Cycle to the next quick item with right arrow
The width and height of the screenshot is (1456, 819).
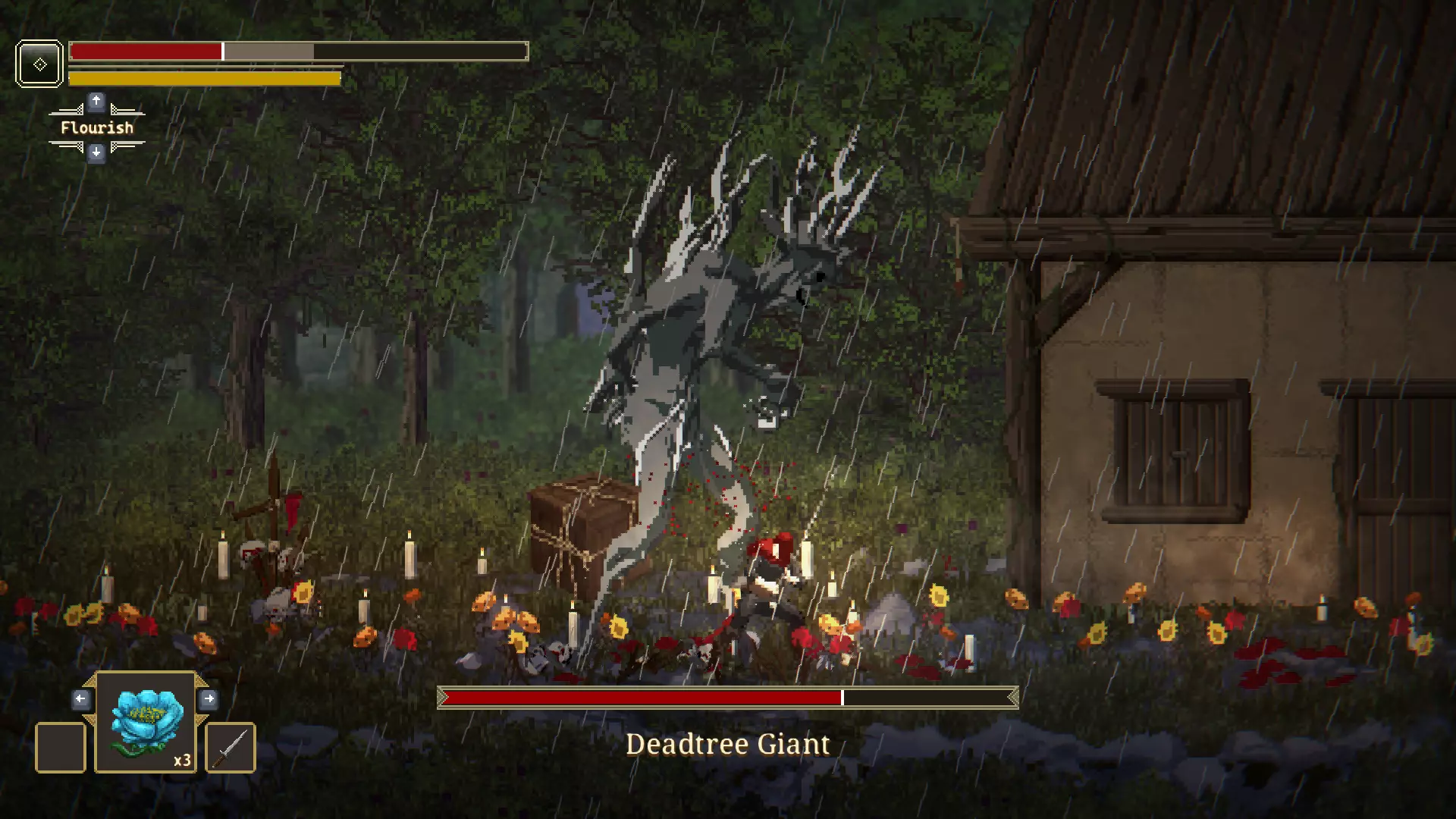(x=210, y=699)
